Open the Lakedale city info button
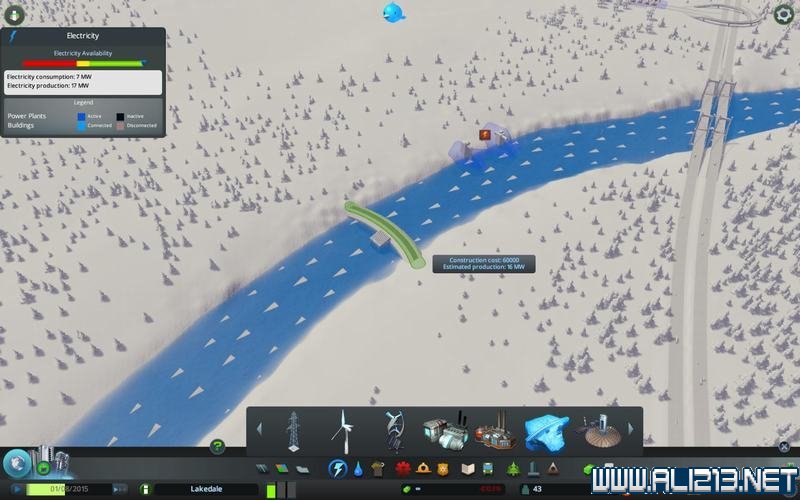800x500 pixels. [x=146, y=489]
